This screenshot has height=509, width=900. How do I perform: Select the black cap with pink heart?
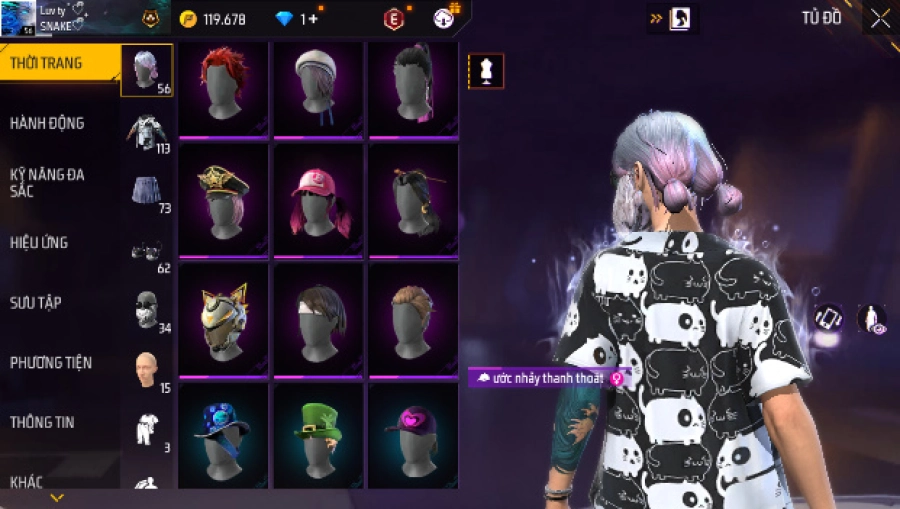pyautogui.click(x=412, y=436)
